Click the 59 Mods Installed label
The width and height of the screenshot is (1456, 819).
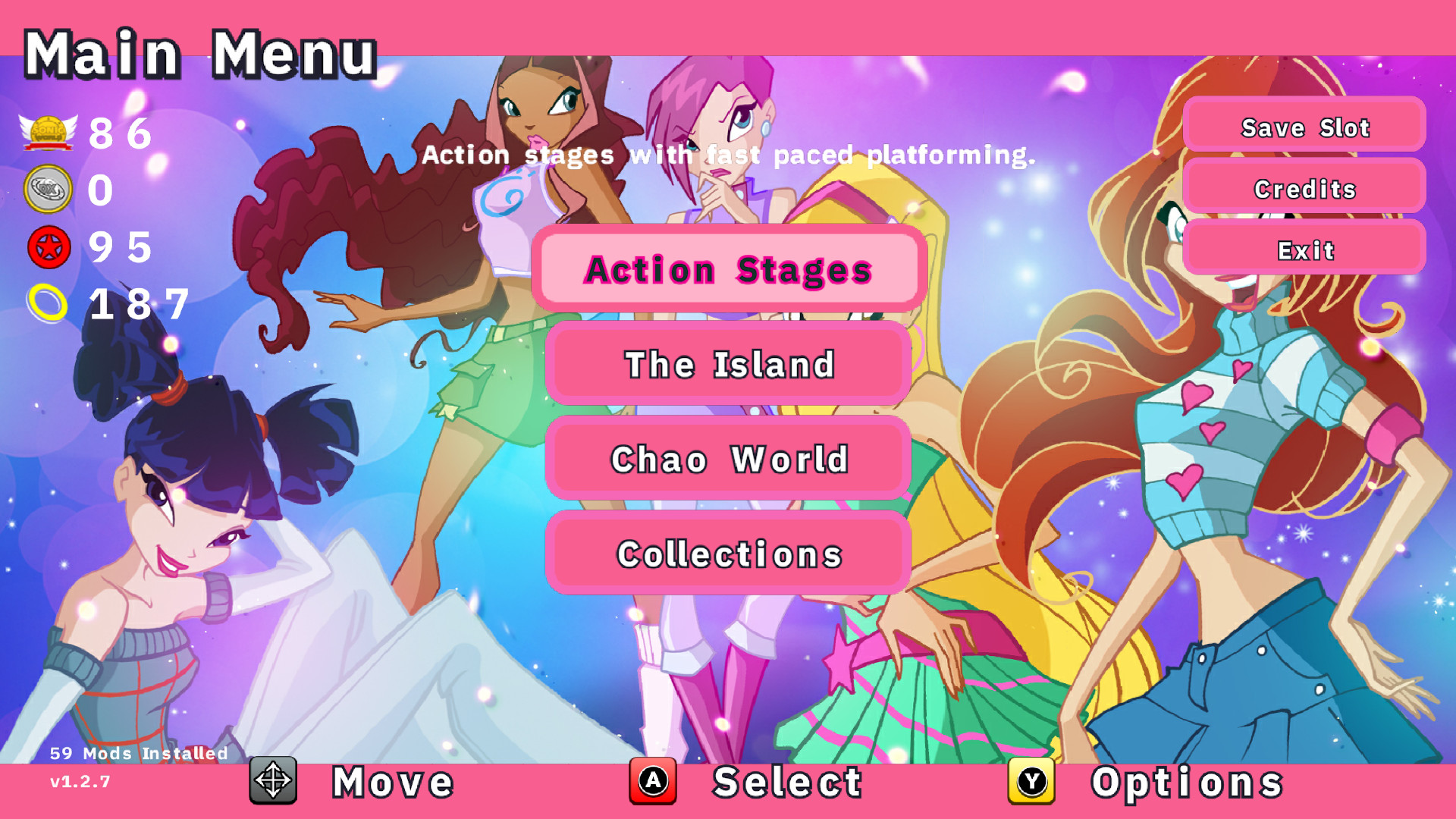pos(138,753)
